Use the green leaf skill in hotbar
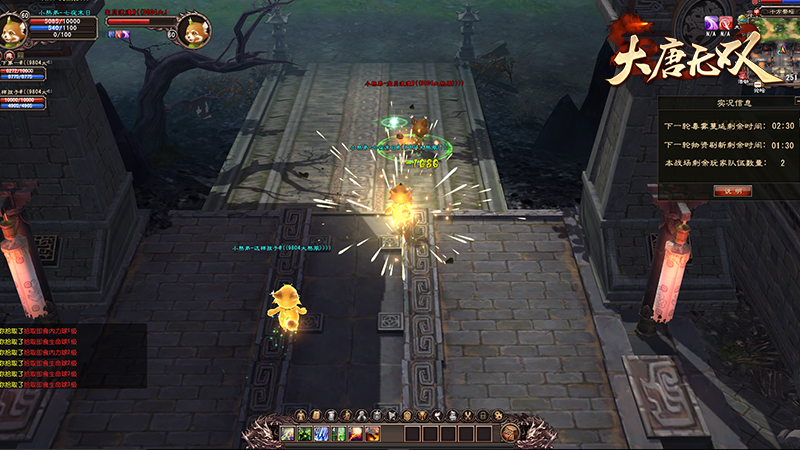This screenshot has height=450, width=800. pos(304,433)
